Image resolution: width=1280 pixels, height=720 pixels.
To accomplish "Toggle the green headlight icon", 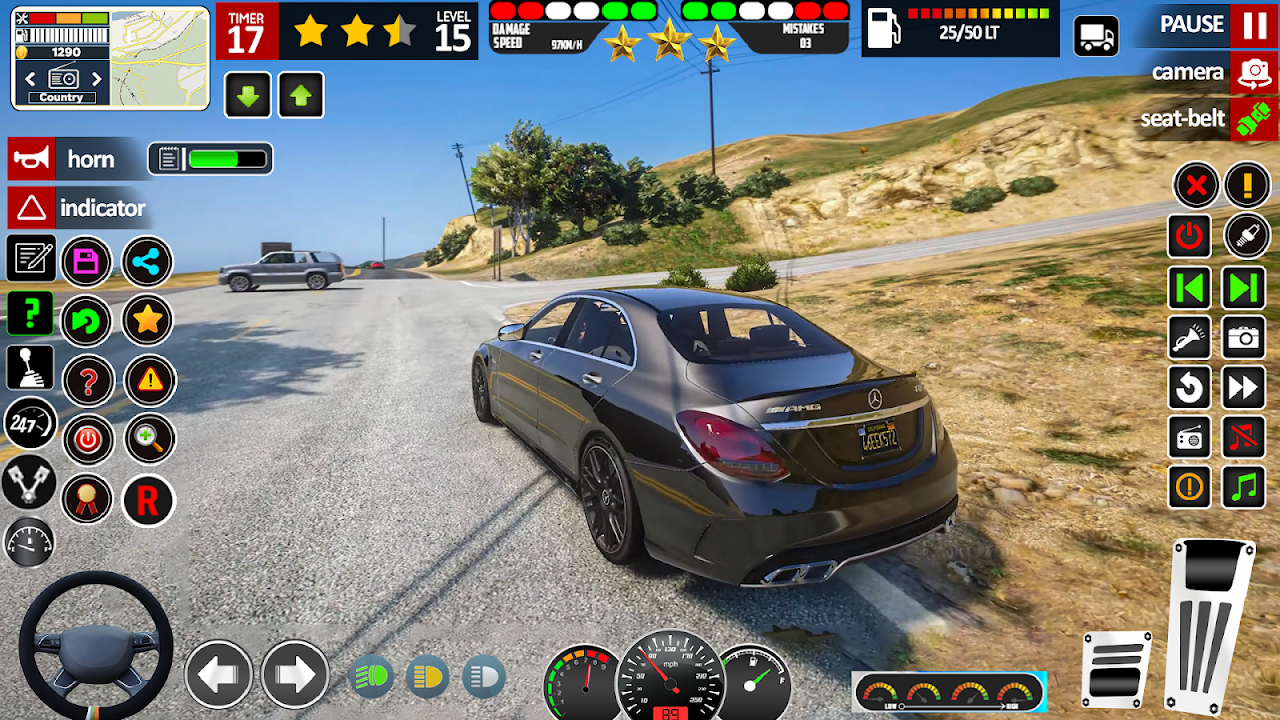I will tap(373, 677).
